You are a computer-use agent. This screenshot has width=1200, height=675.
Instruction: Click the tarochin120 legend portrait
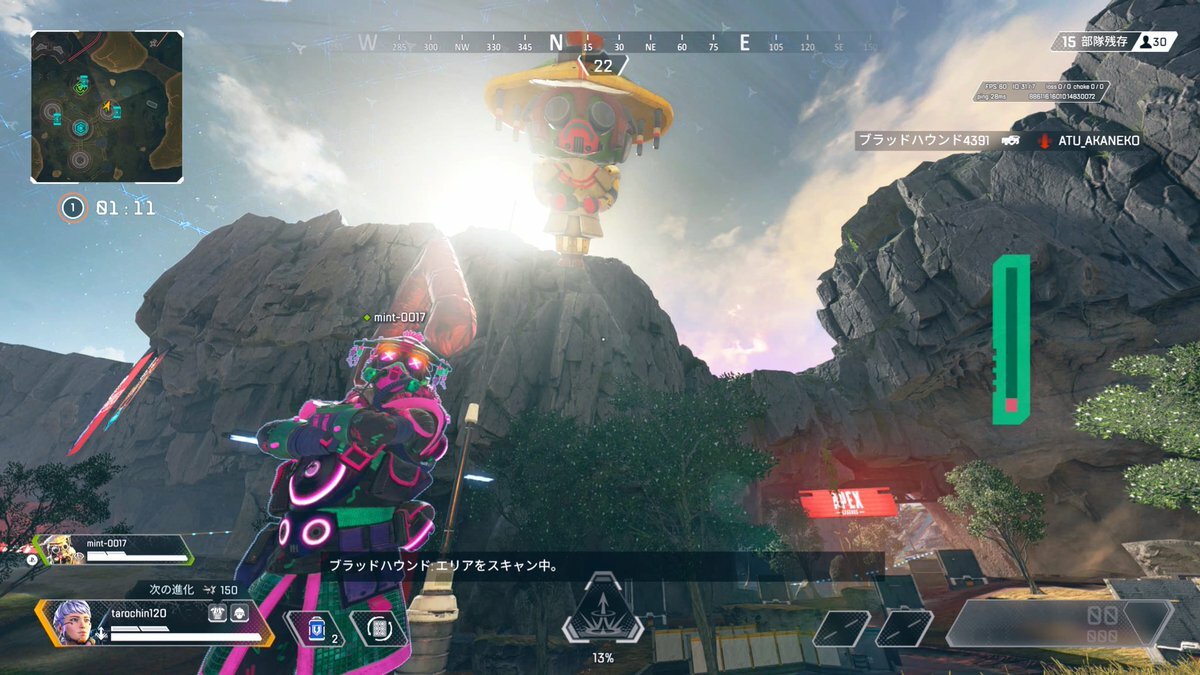pyautogui.click(x=72, y=621)
